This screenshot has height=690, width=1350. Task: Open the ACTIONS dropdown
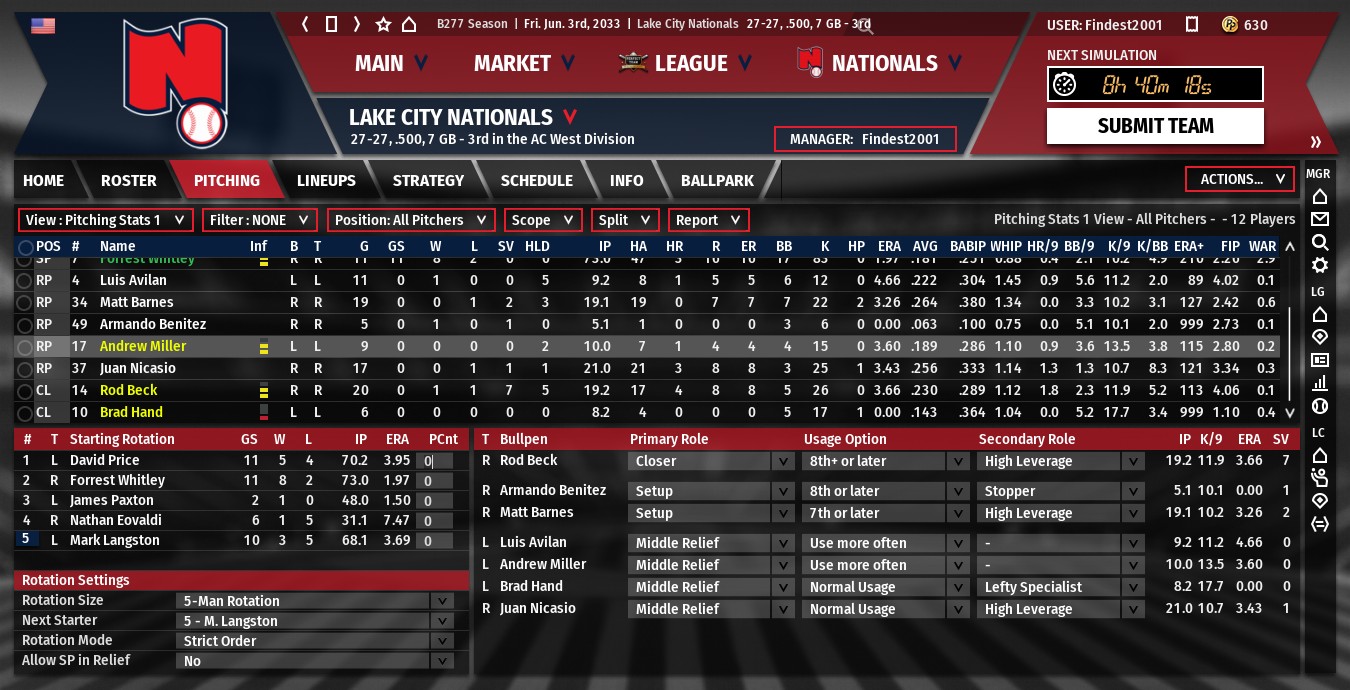(x=1239, y=179)
